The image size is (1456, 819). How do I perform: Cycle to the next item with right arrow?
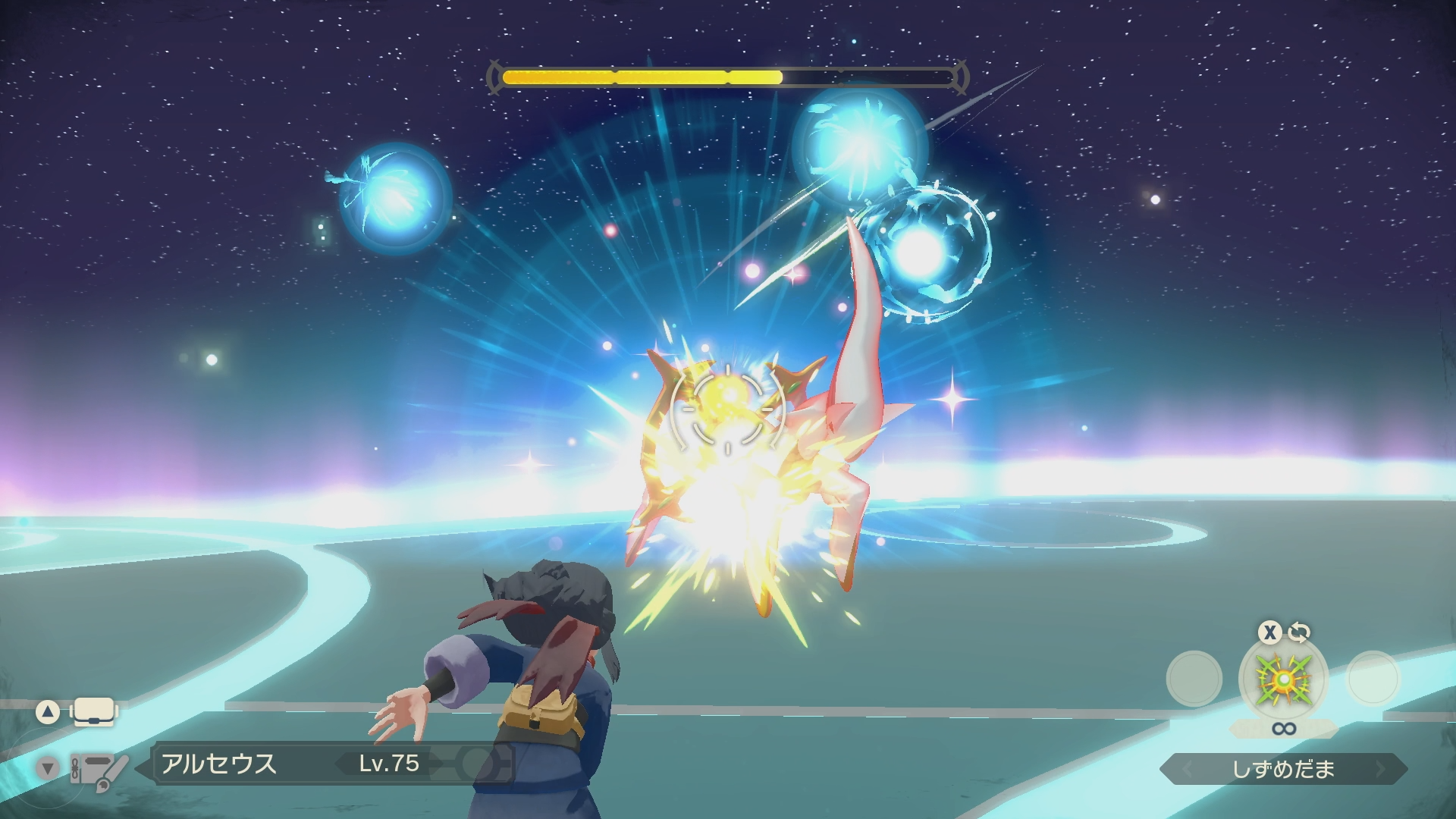1380,769
